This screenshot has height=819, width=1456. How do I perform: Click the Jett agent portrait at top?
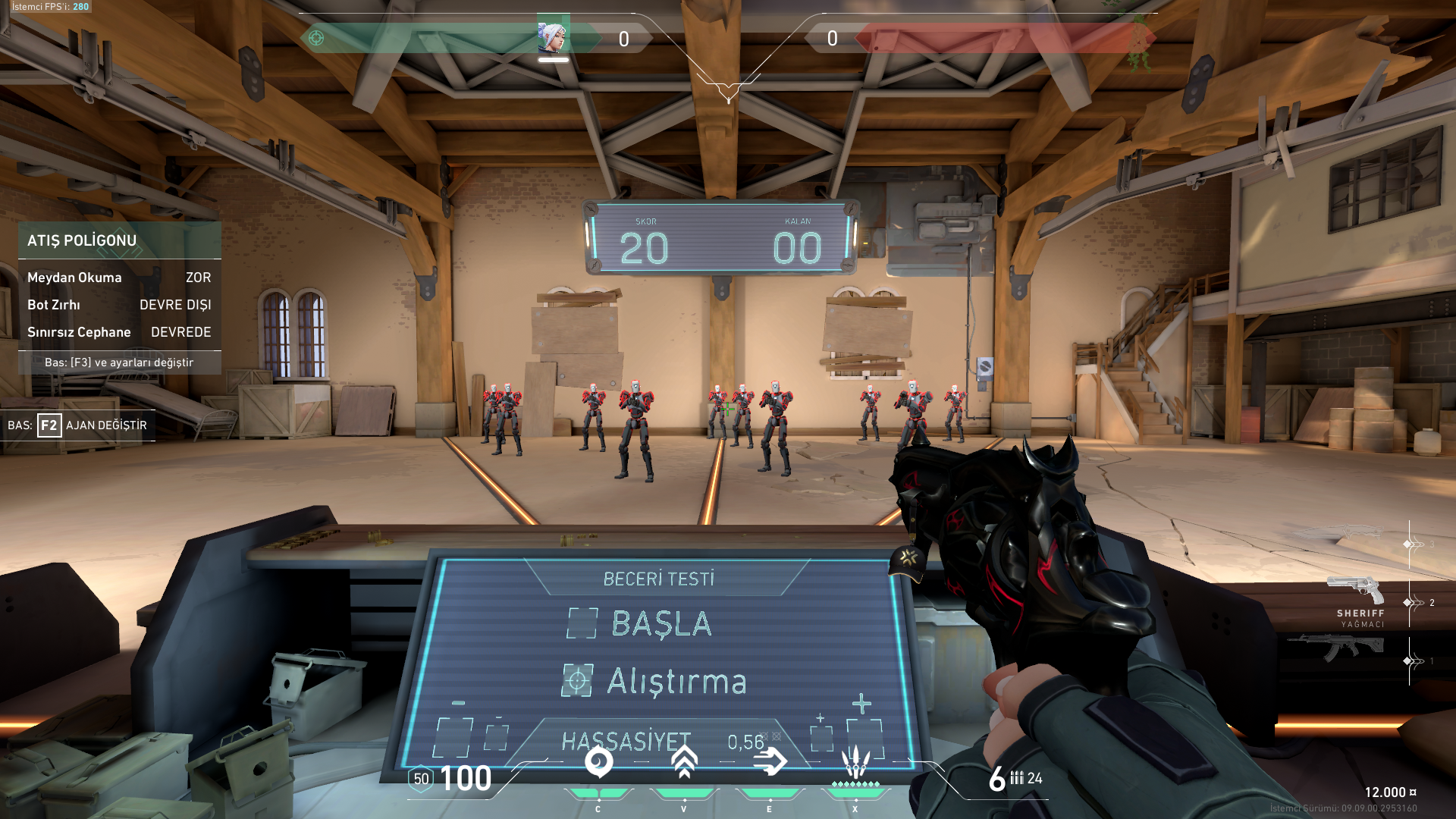click(x=553, y=37)
